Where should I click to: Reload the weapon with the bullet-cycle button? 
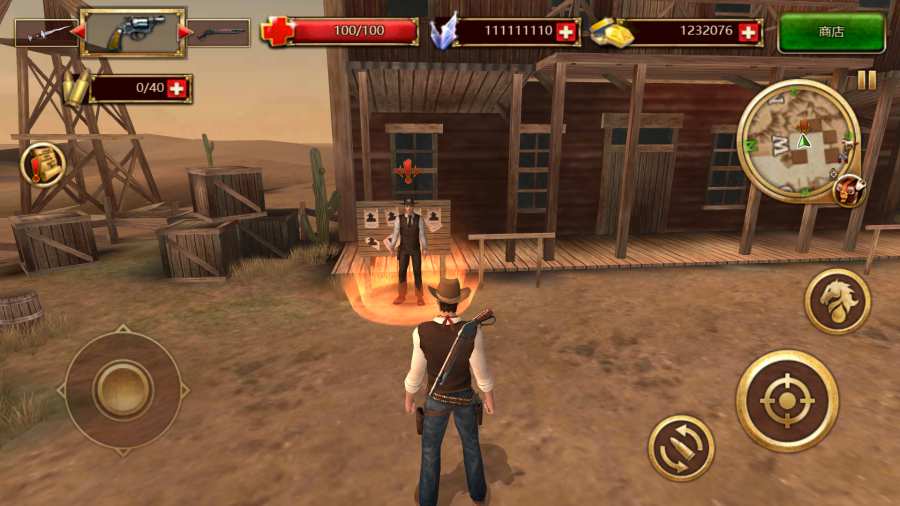(681, 447)
